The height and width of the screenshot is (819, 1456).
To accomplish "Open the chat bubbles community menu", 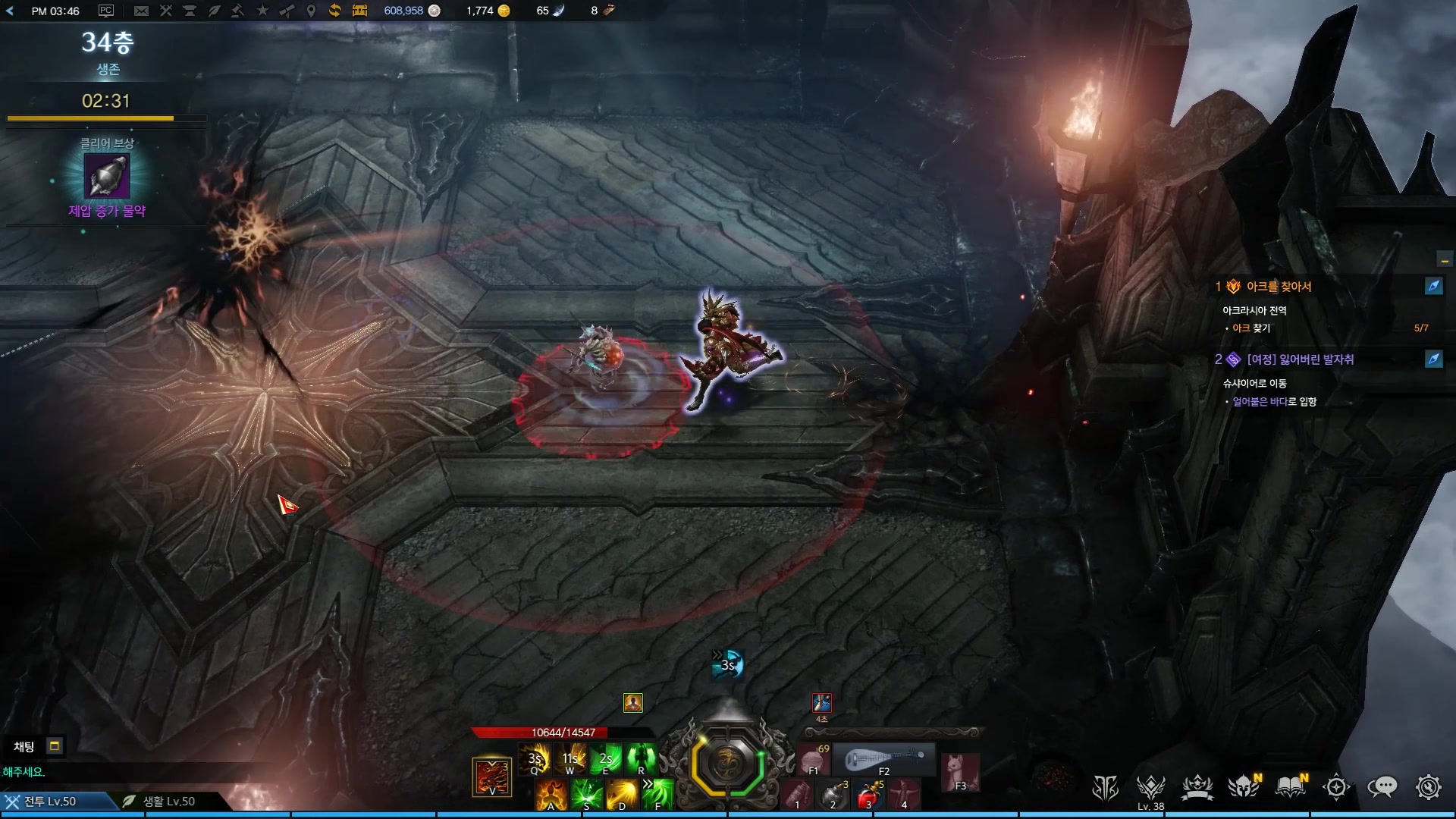I will (1382, 787).
